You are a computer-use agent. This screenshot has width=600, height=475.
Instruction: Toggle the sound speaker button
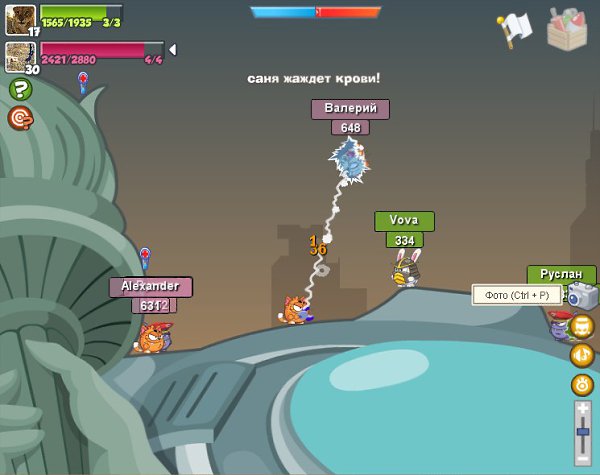point(582,355)
